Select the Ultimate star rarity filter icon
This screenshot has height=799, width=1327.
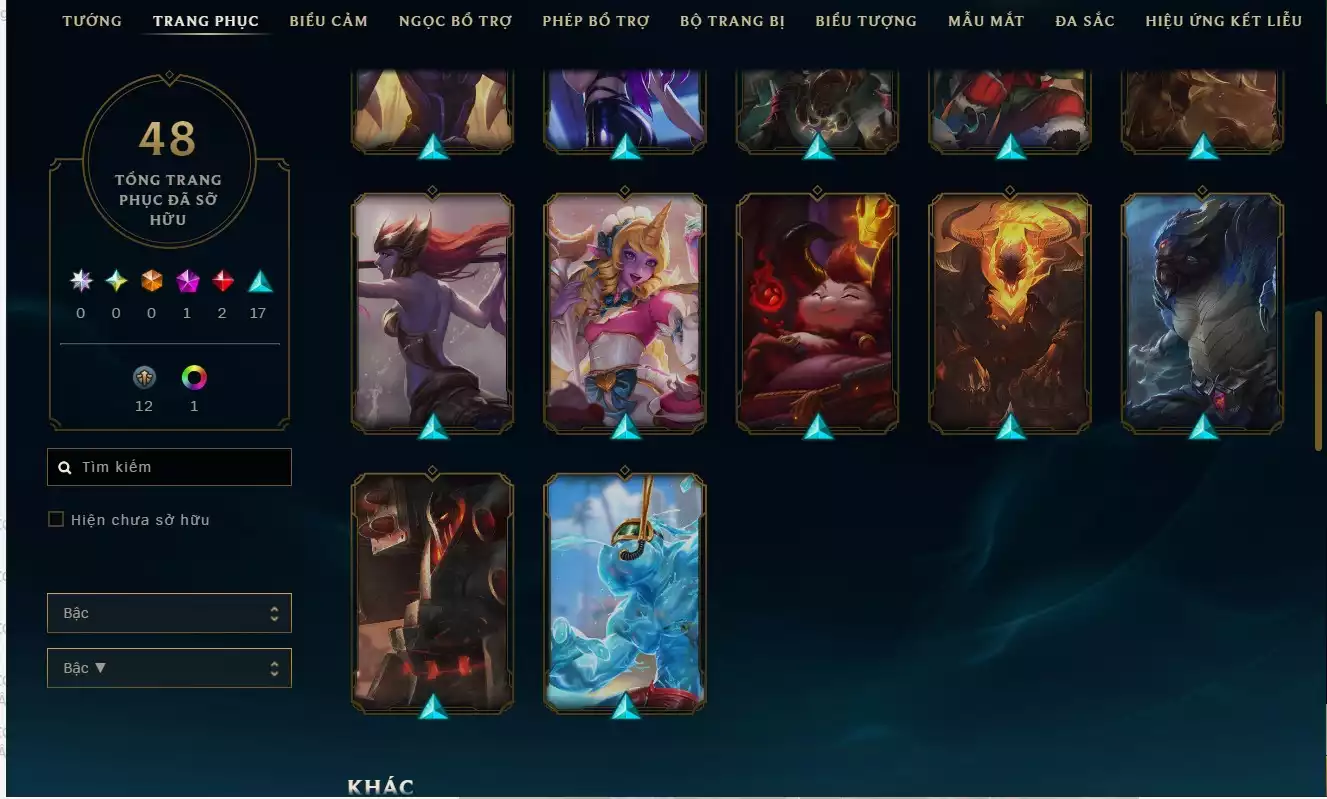click(80, 281)
